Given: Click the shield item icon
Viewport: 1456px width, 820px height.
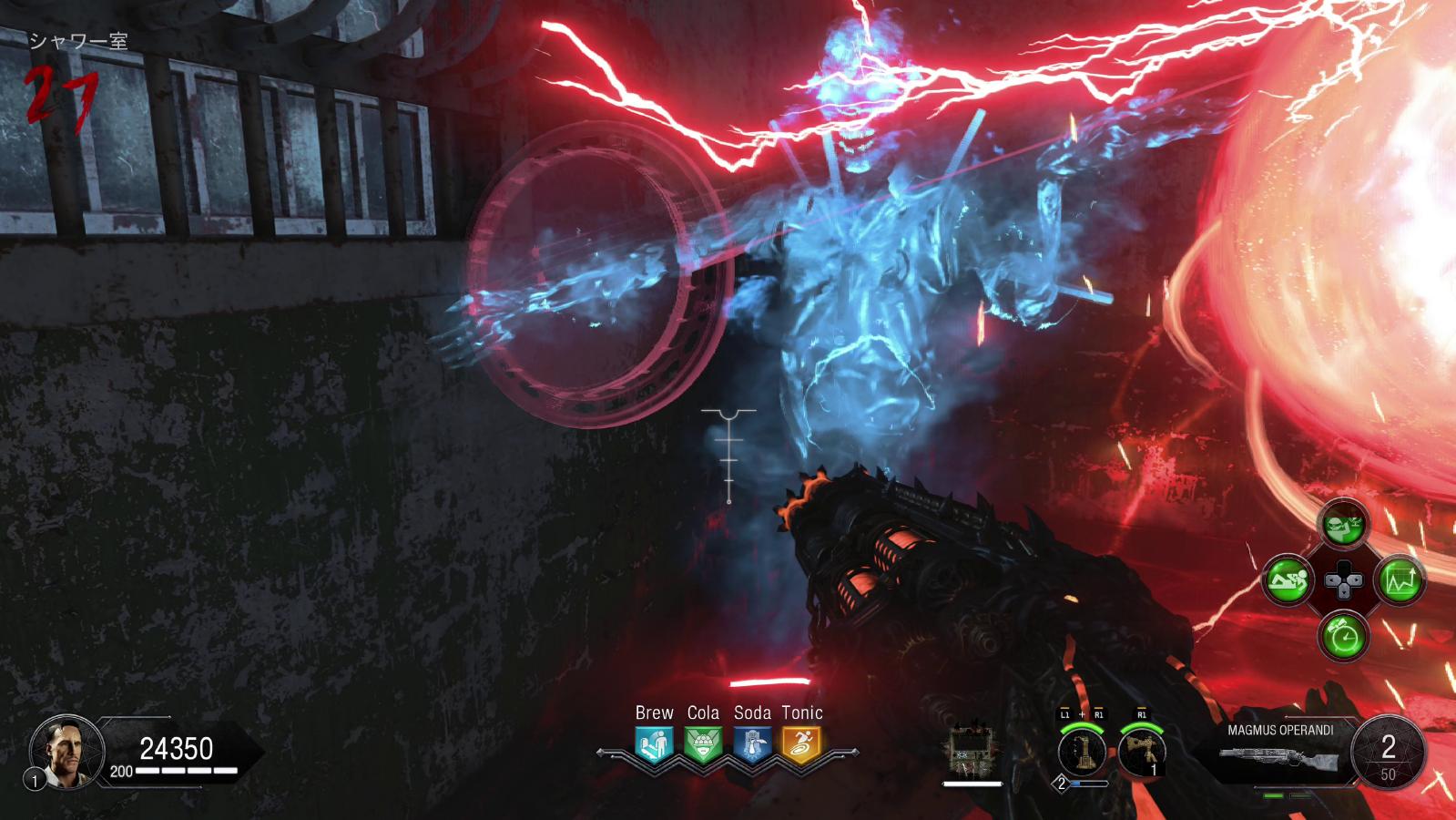Looking at the screenshot, I should [972, 753].
